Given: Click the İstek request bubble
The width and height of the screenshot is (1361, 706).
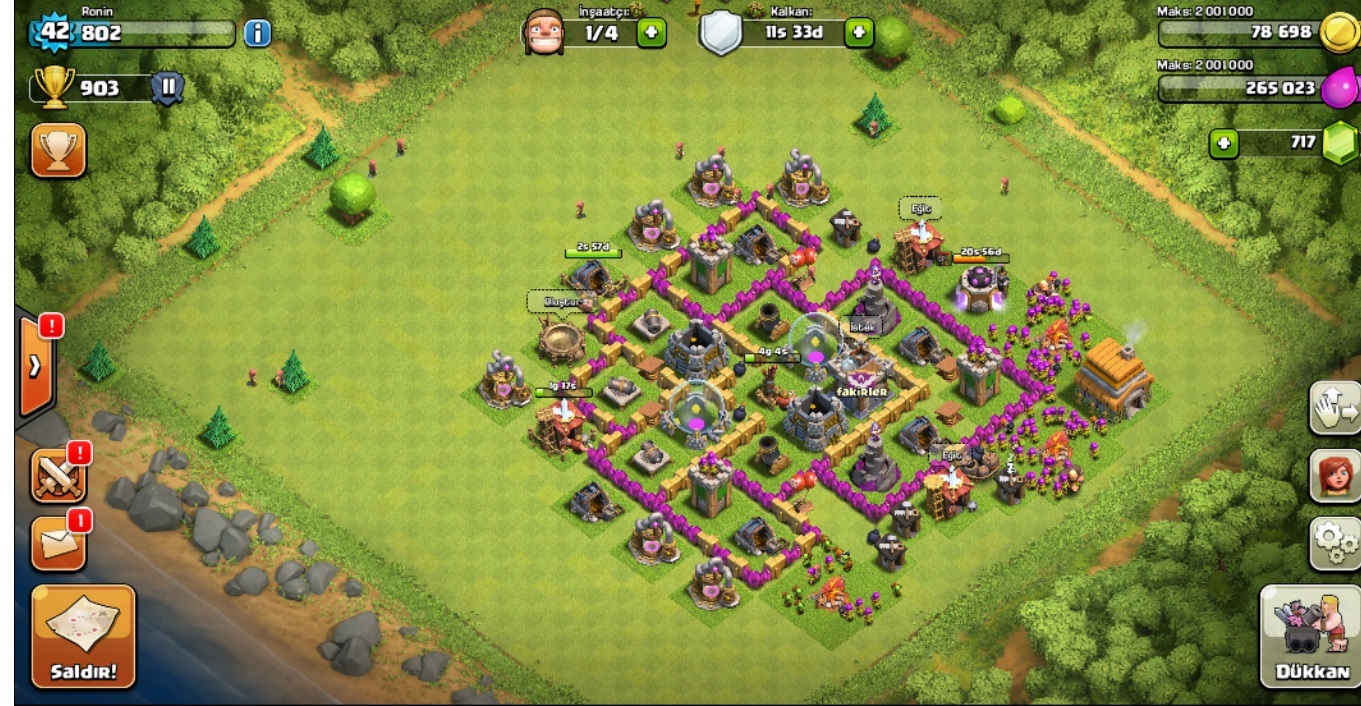Looking at the screenshot, I should [862, 326].
